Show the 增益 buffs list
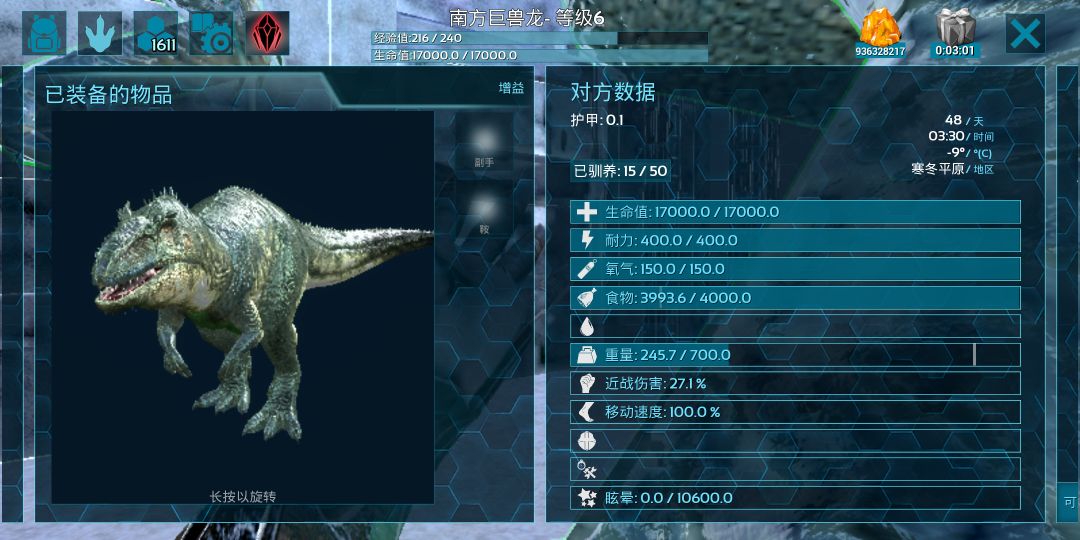Image resolution: width=1080 pixels, height=540 pixels. pyautogui.click(x=511, y=88)
